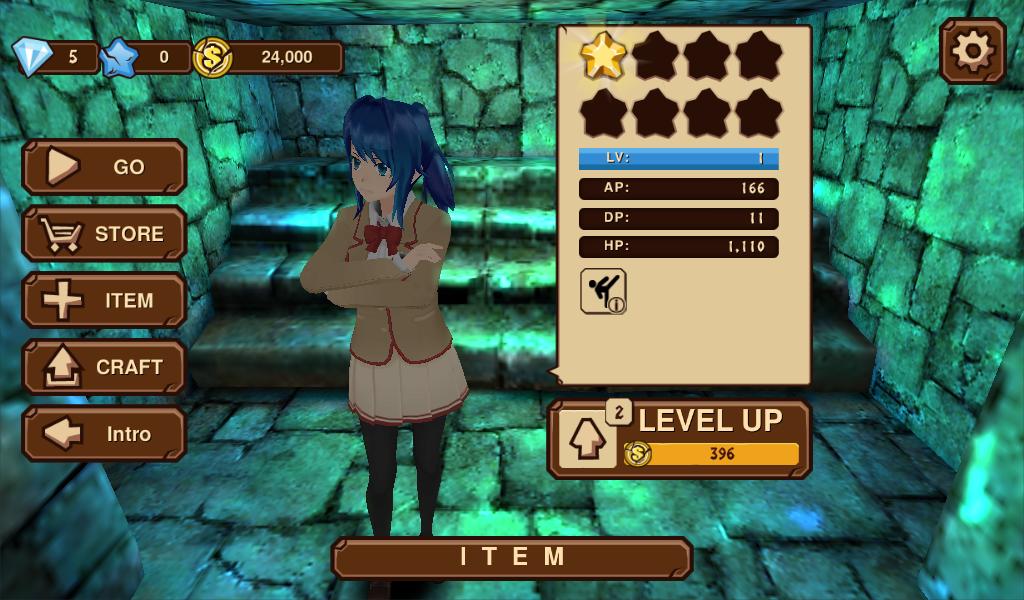Click the gold star rank icon
This screenshot has width=1024, height=600.
pos(603,56)
